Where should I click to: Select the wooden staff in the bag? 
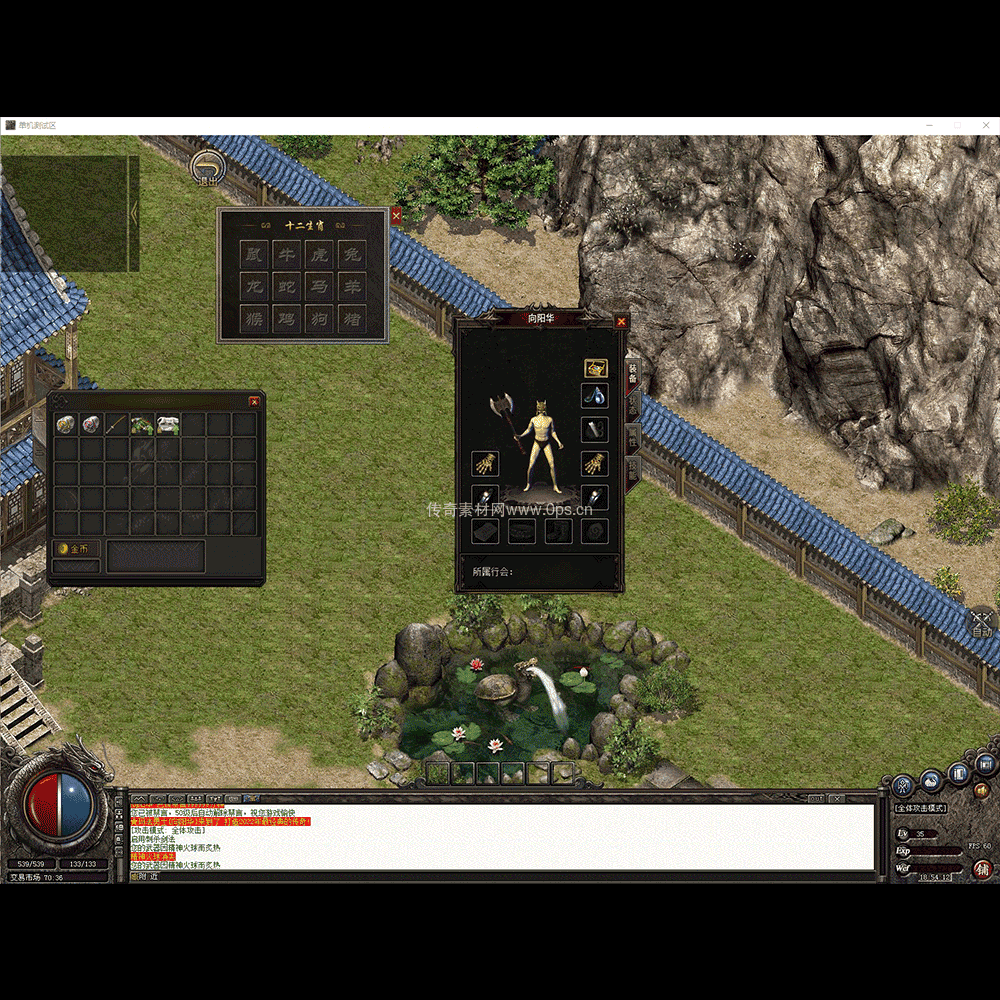117,425
